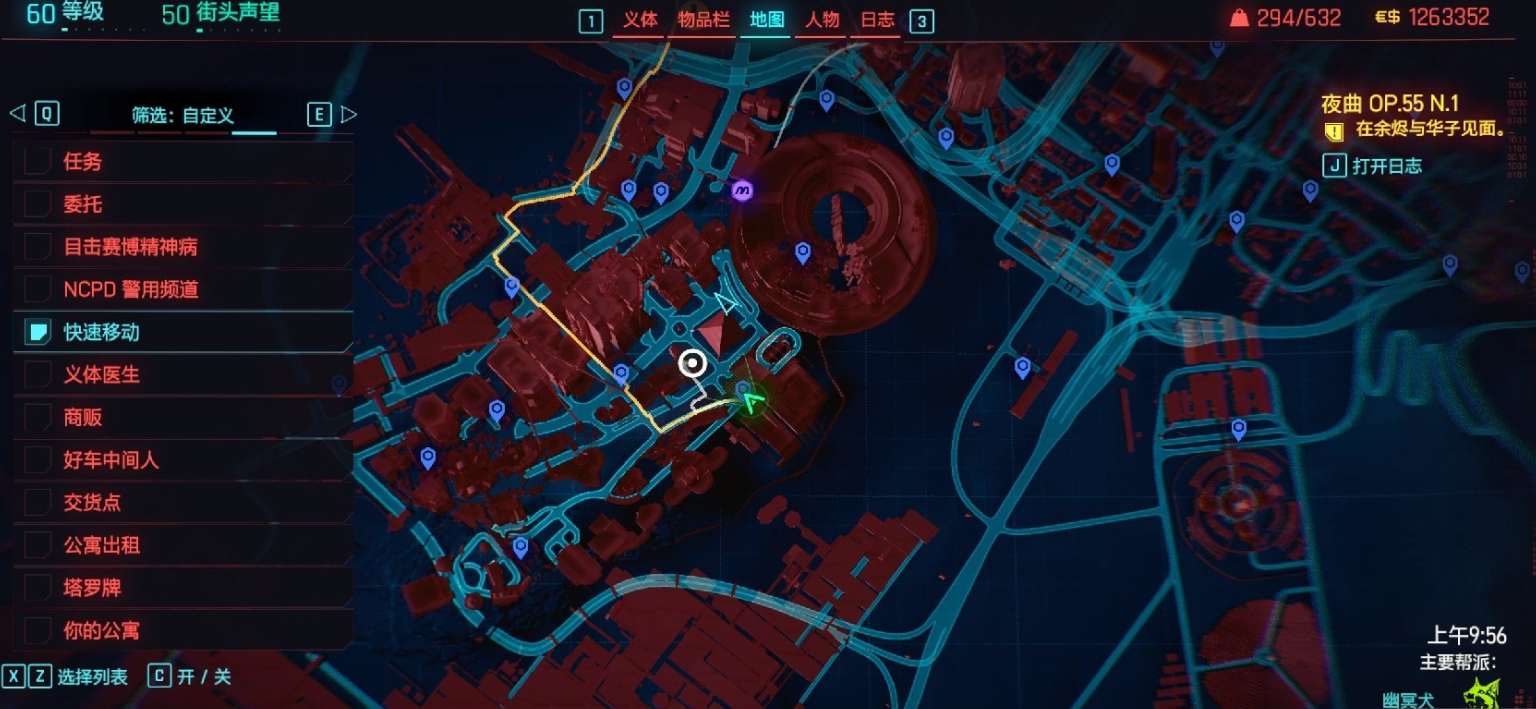
Task: Uncheck the 快速移动 fast travel filter
Action: (x=38, y=332)
